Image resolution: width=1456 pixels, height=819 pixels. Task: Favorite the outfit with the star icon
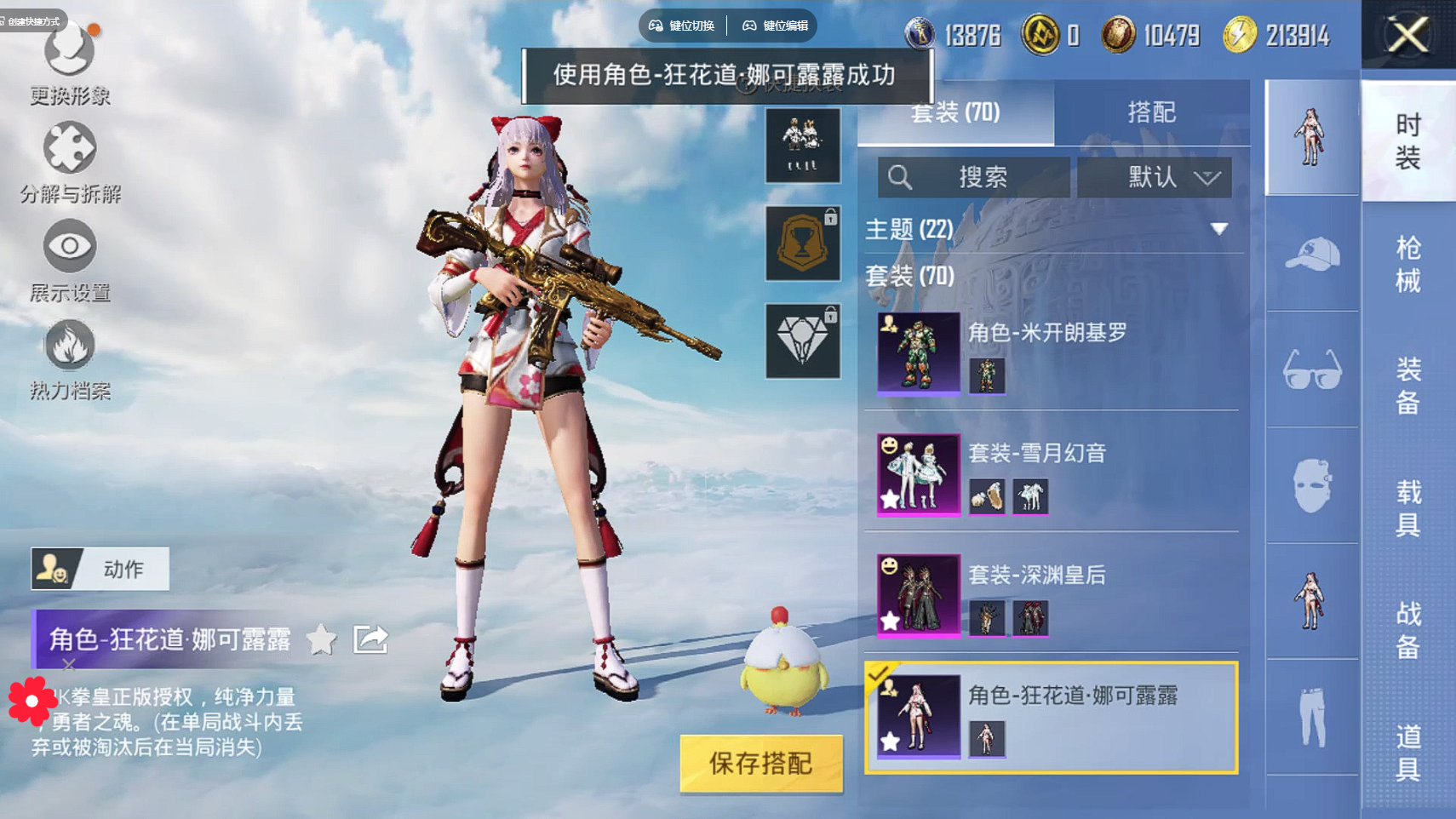[322, 639]
